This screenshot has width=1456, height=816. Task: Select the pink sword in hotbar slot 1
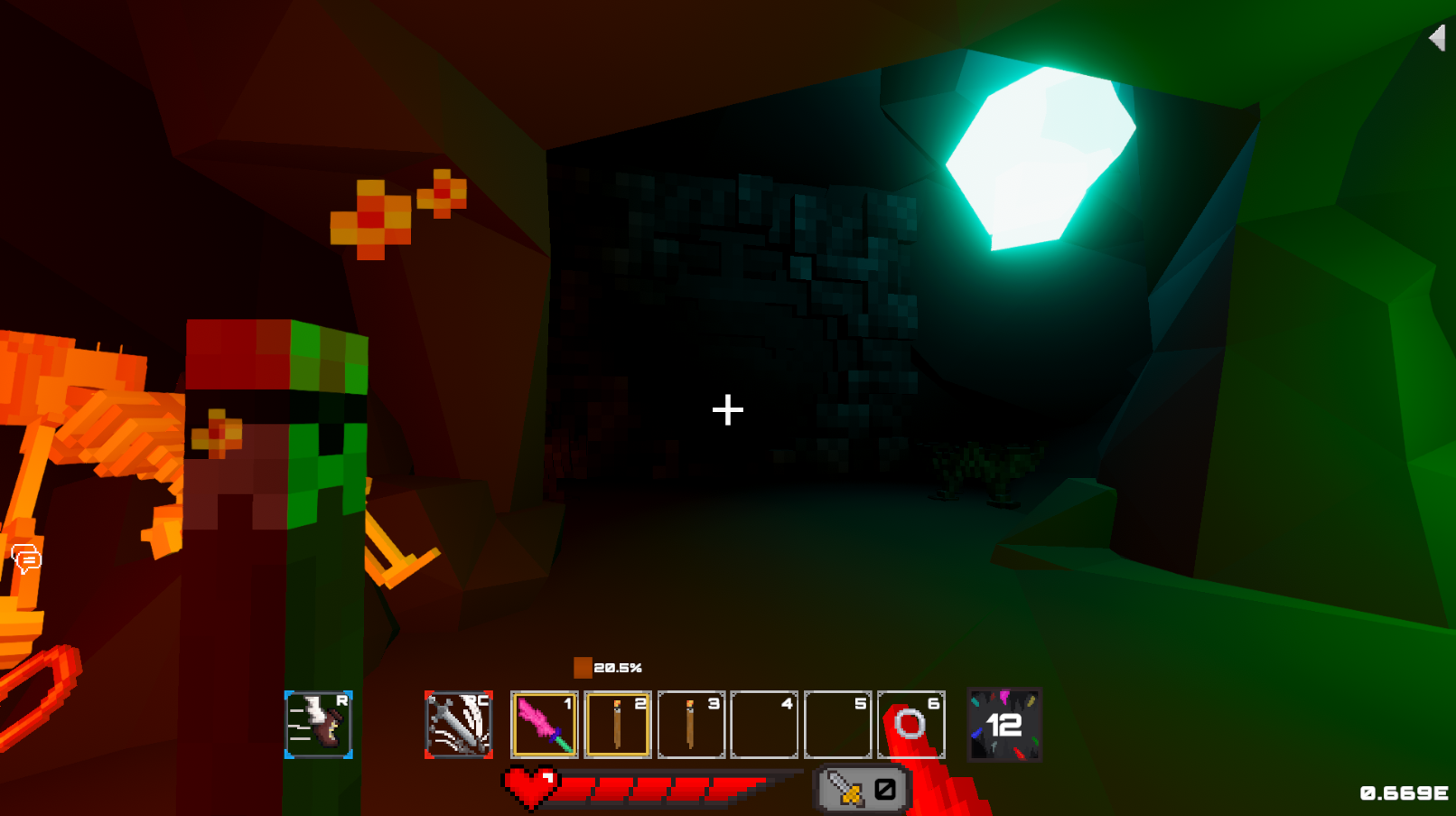pos(546,722)
